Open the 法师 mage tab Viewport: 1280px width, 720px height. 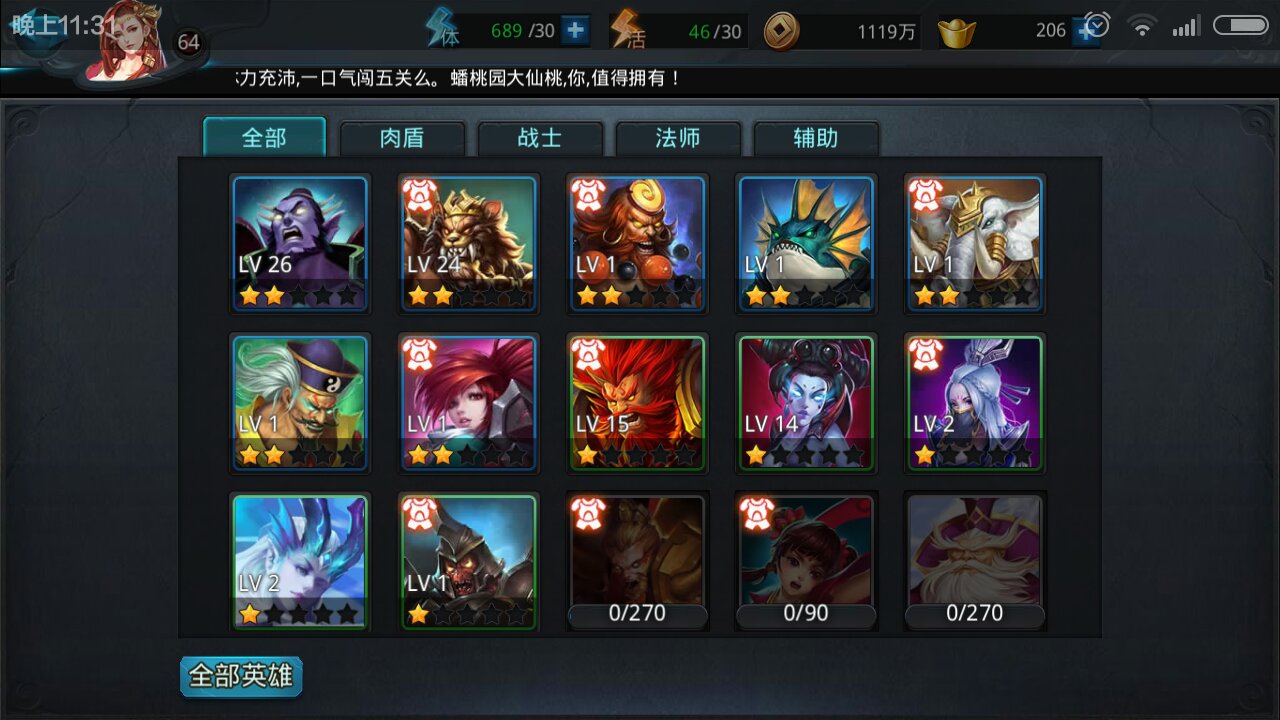click(677, 138)
